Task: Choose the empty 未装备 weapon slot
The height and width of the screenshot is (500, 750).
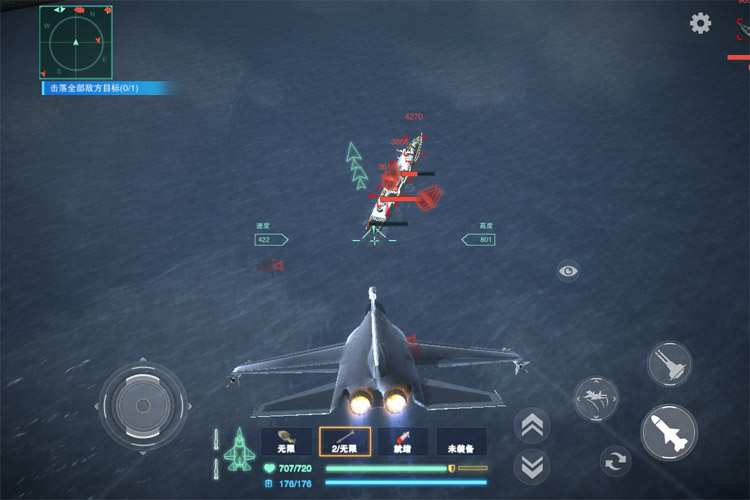Action: 461,442
